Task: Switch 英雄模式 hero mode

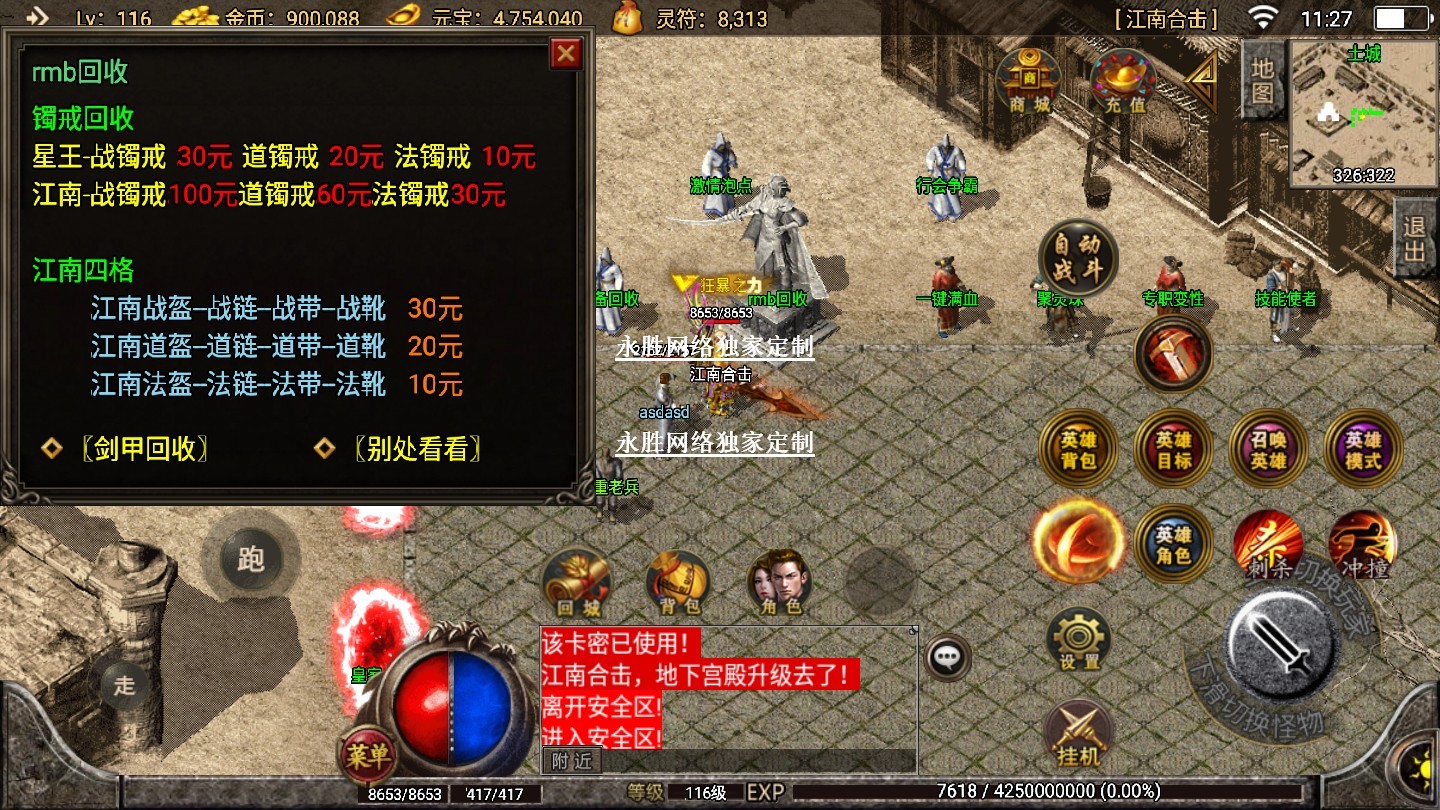Action: [x=1362, y=450]
